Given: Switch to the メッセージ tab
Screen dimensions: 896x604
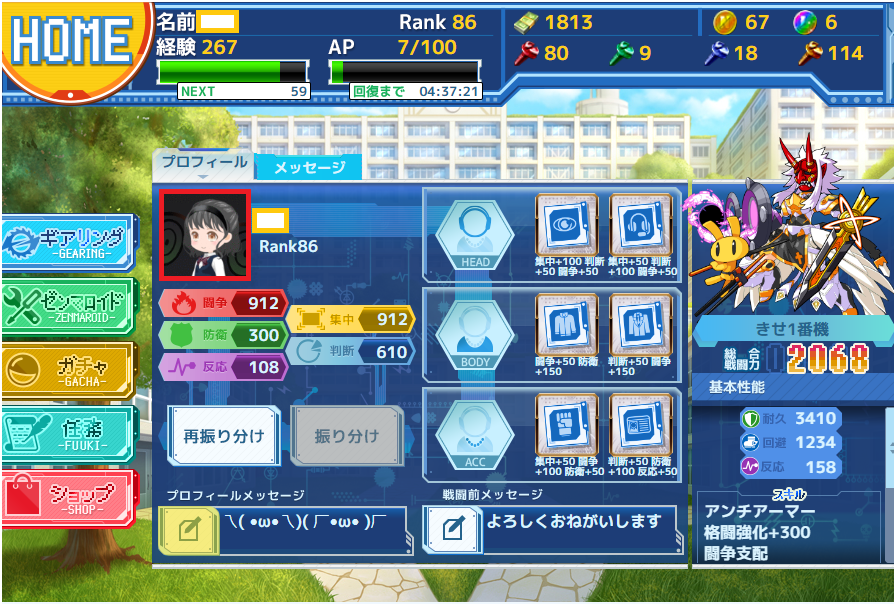Looking at the screenshot, I should [309, 167].
